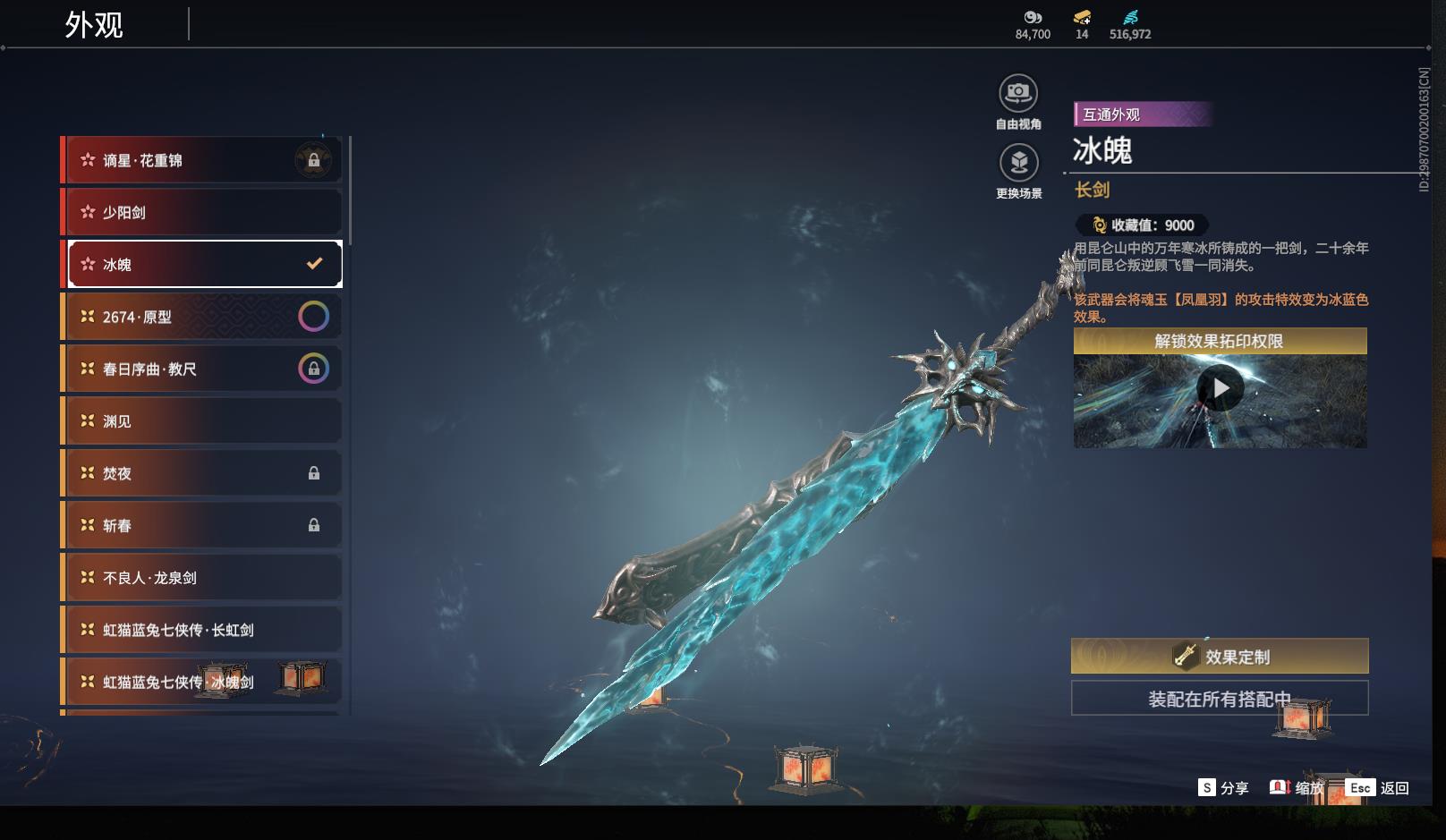Click the 装配在所有搭配中 button
Viewport: 1446px width, 840px height.
(x=1220, y=699)
